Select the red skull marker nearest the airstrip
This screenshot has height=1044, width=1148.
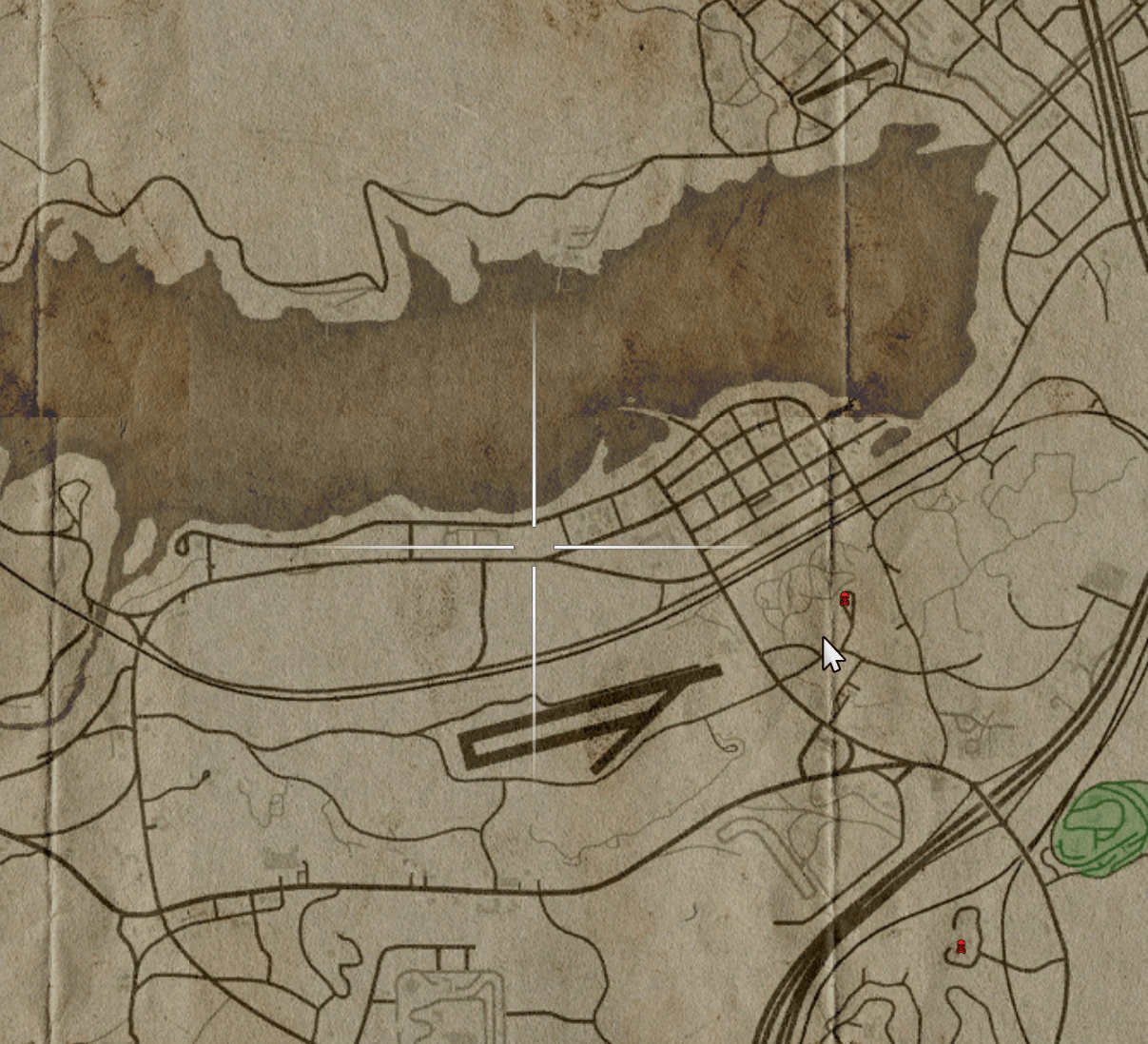pos(845,599)
